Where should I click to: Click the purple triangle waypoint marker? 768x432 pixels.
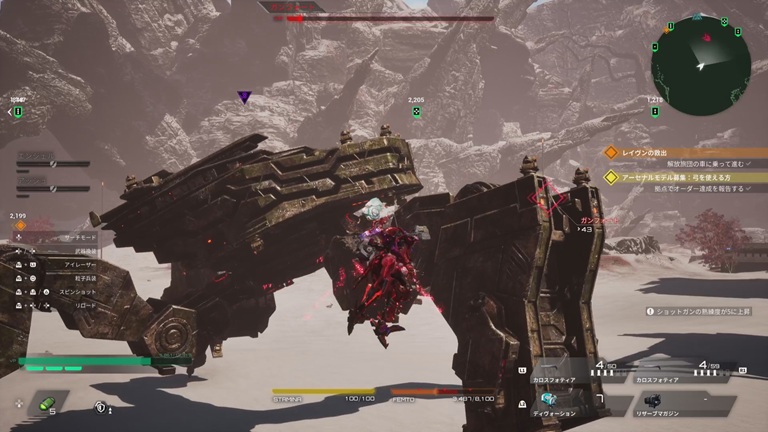244,97
